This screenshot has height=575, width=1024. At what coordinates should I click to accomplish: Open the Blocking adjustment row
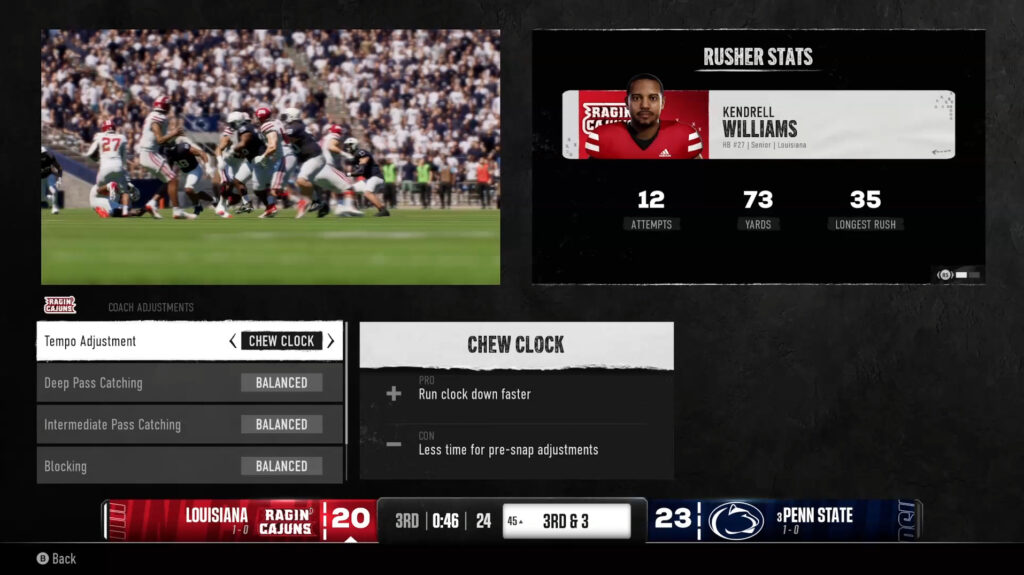[190, 466]
